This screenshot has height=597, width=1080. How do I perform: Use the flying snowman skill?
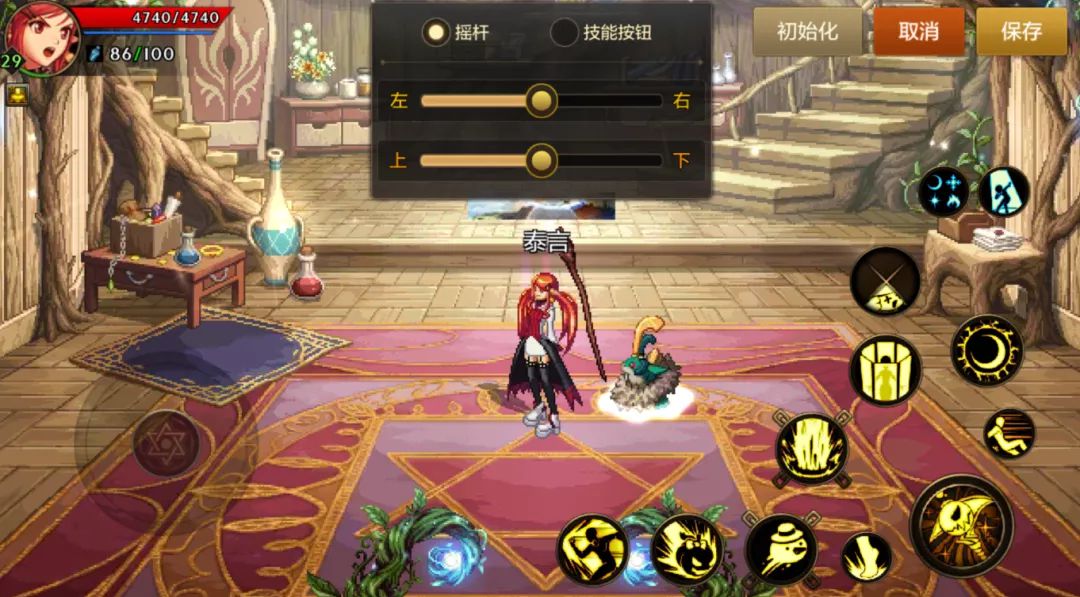[780, 549]
